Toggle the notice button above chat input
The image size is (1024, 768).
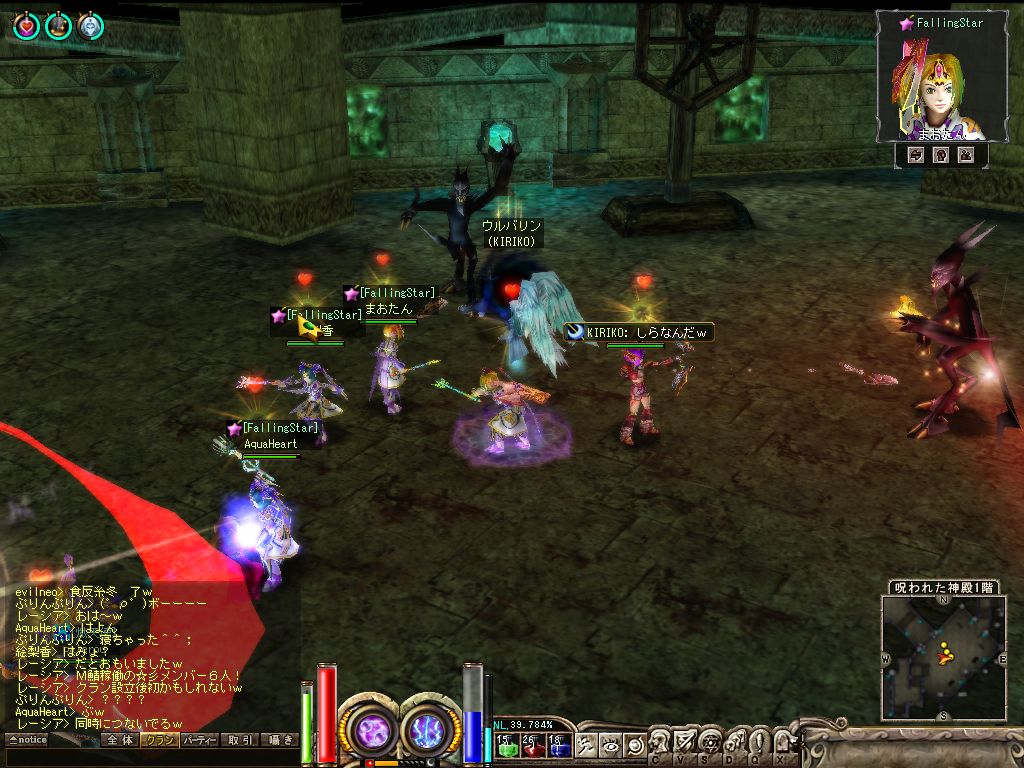[27, 740]
